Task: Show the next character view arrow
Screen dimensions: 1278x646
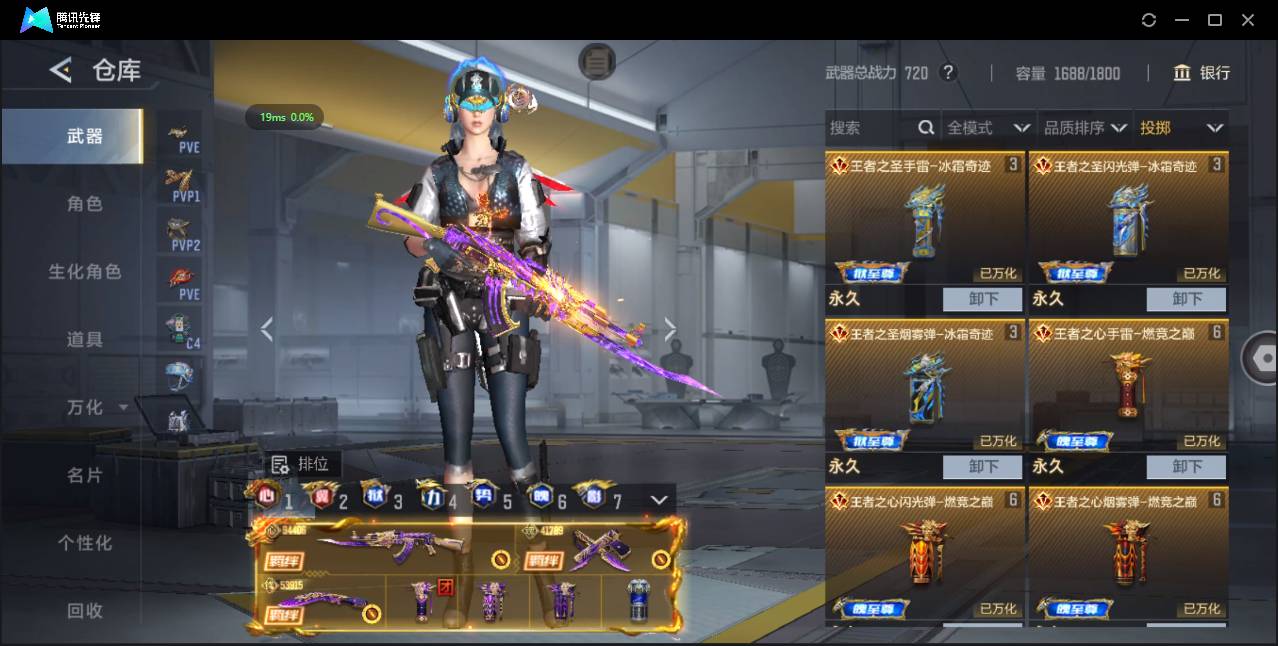Action: 670,329
